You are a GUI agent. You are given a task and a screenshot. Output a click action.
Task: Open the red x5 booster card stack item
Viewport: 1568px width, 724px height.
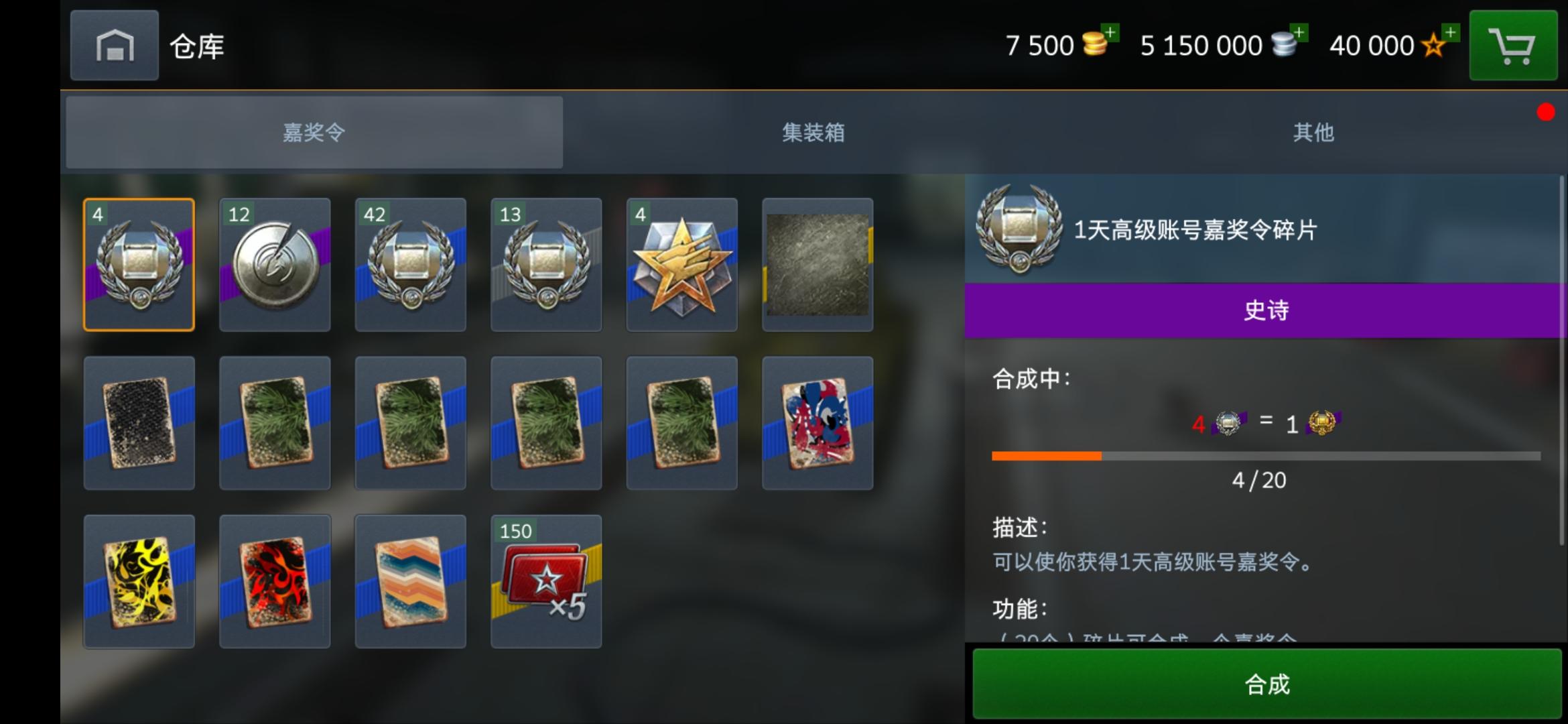pos(545,581)
